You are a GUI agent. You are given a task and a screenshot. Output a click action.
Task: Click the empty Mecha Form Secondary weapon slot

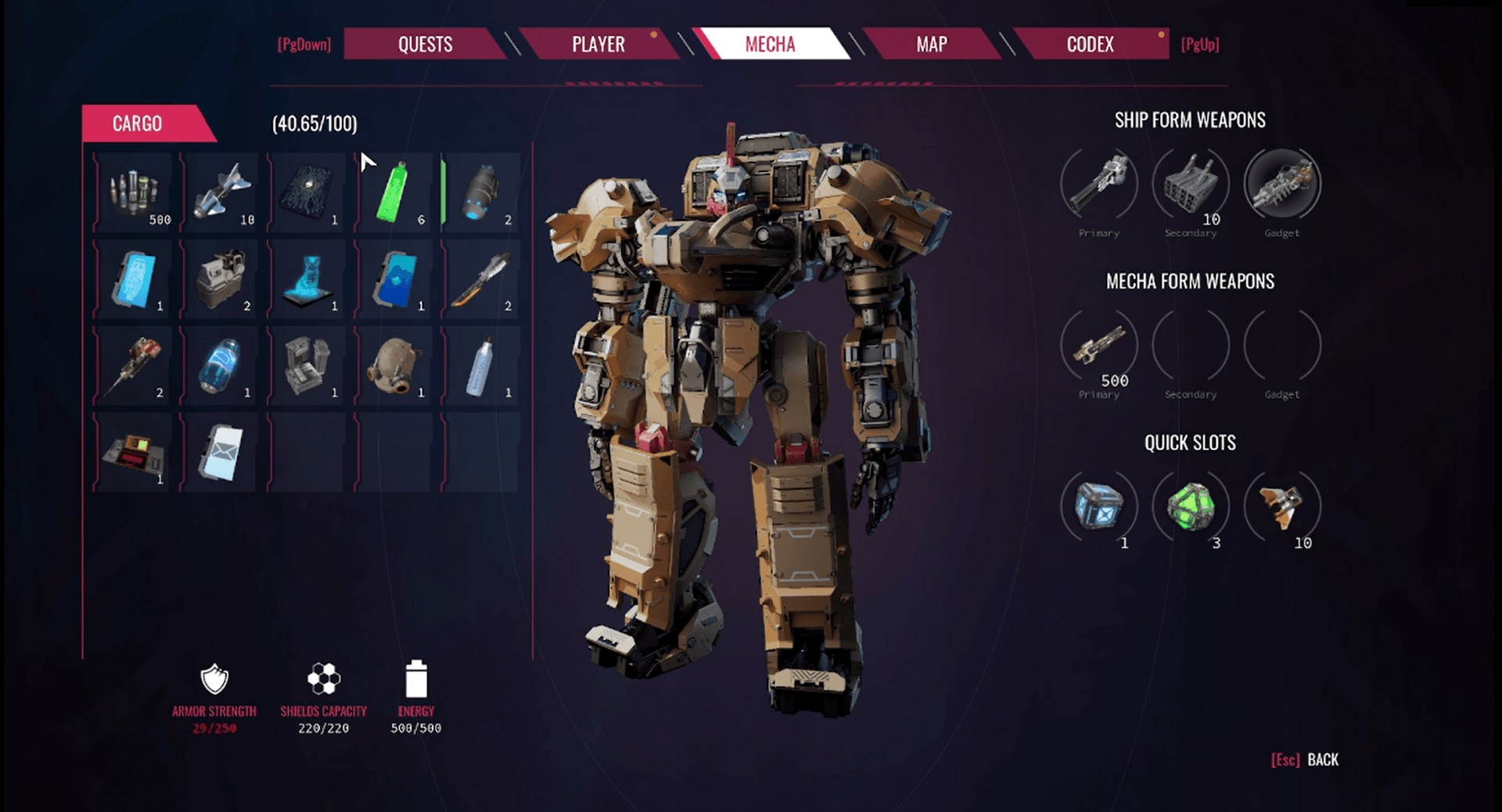(x=1190, y=347)
